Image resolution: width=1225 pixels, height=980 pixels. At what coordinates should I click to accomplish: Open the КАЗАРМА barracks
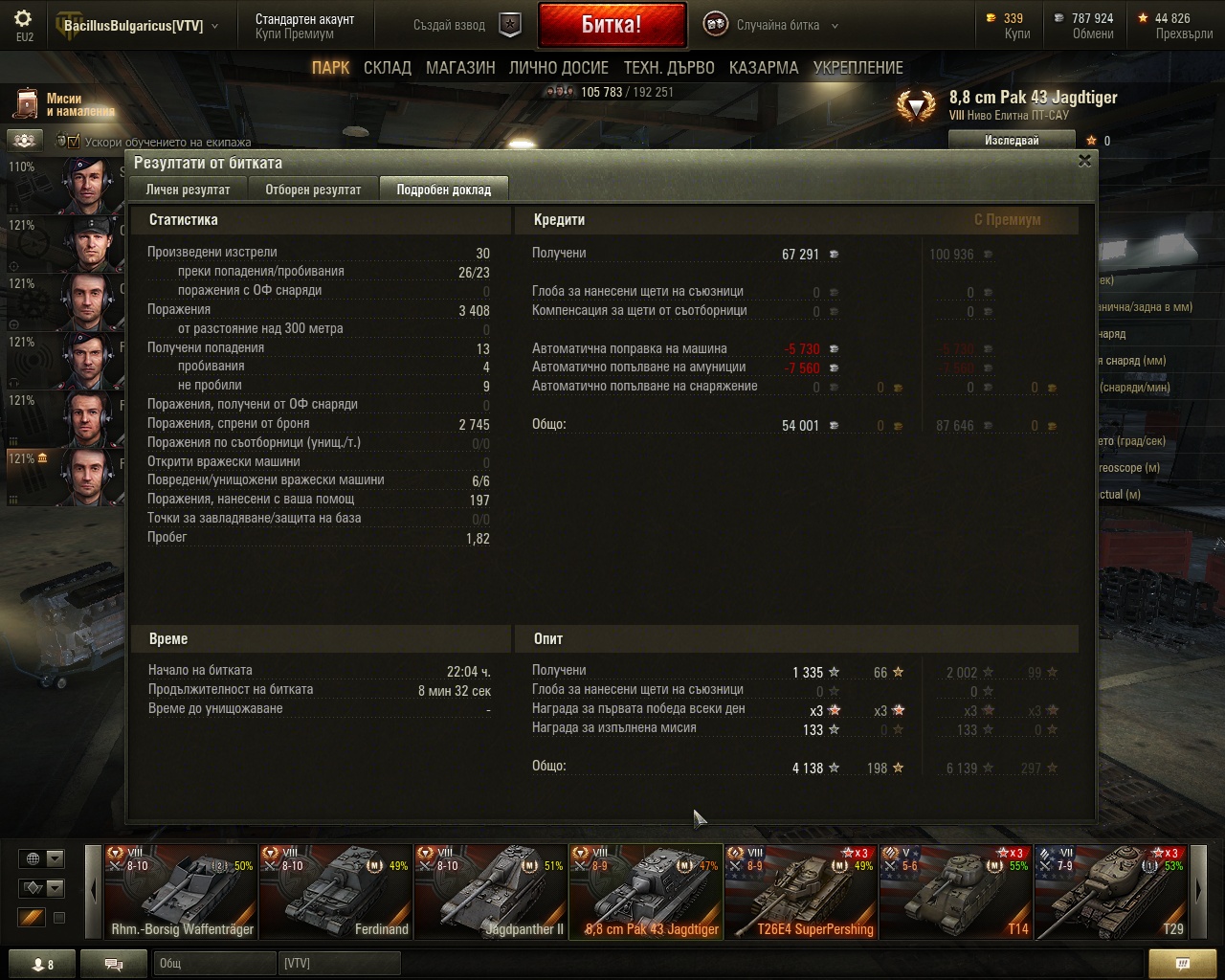(x=763, y=68)
